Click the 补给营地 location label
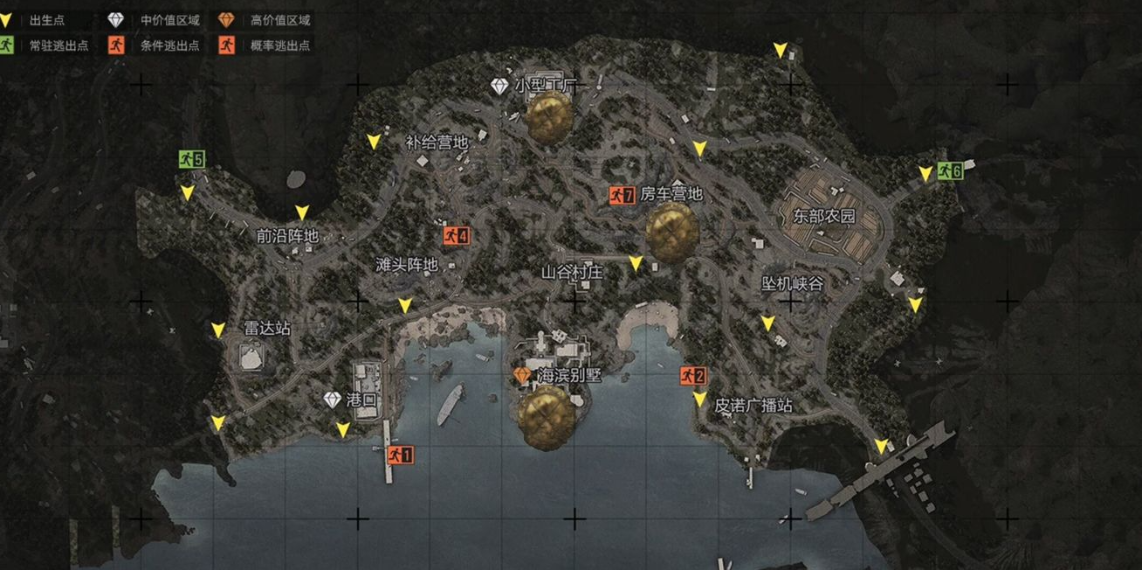 [436, 143]
